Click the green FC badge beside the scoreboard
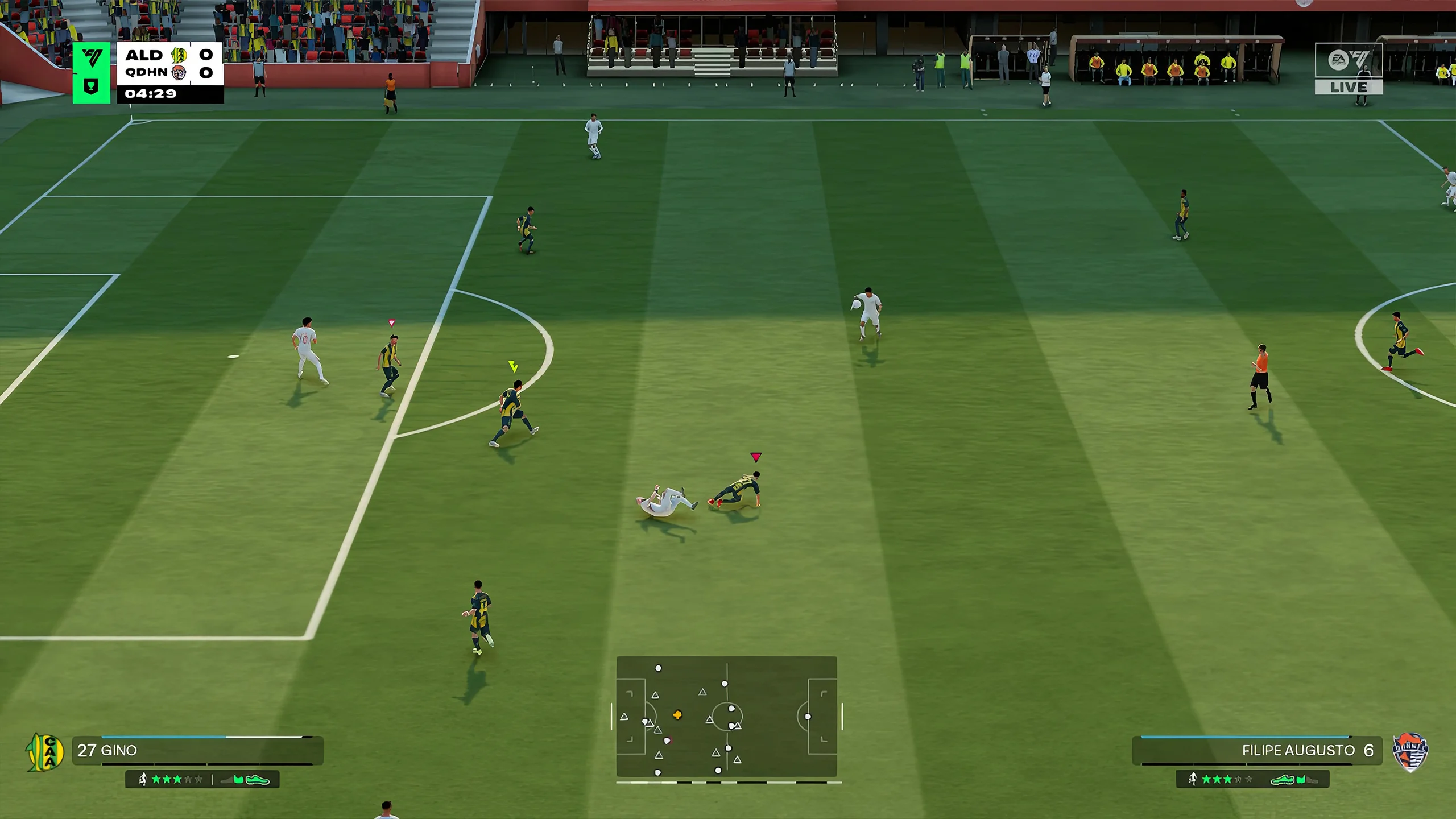Image resolution: width=1456 pixels, height=819 pixels. tap(92, 73)
